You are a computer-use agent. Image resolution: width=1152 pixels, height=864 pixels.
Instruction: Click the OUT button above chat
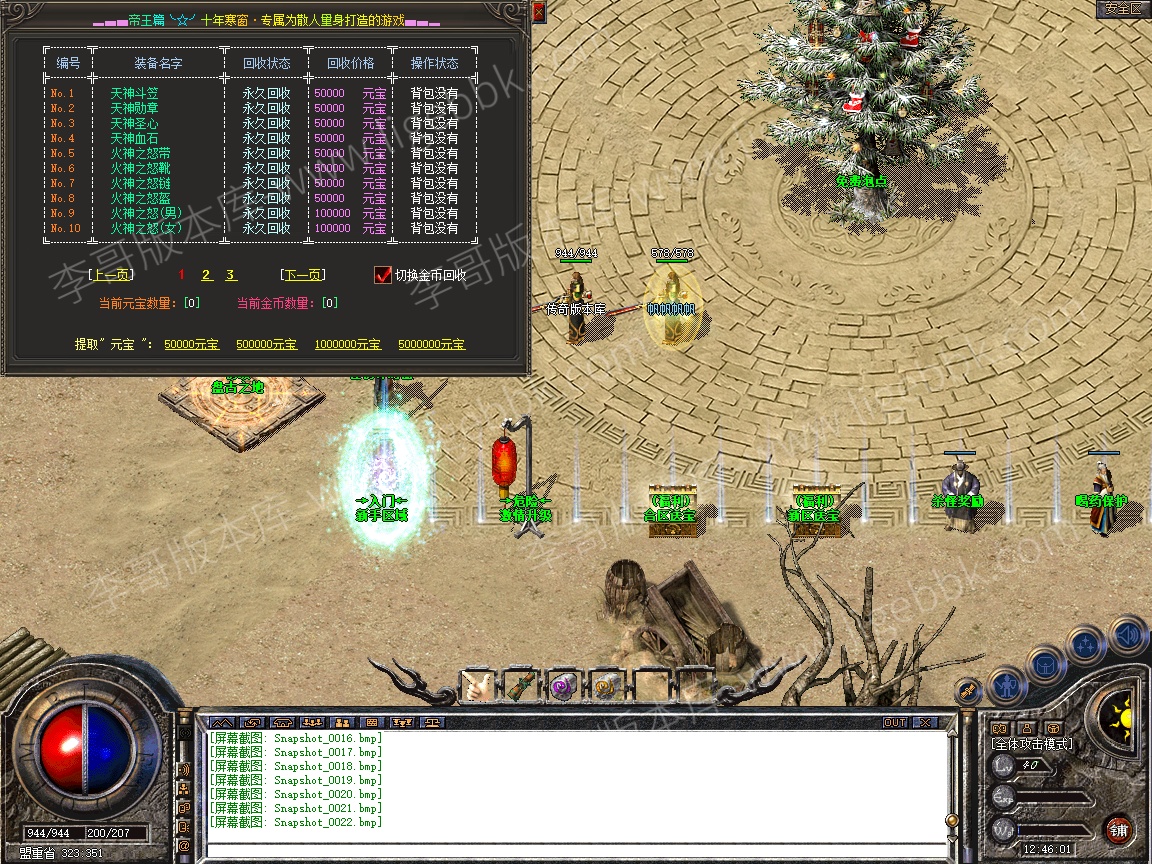tap(894, 722)
